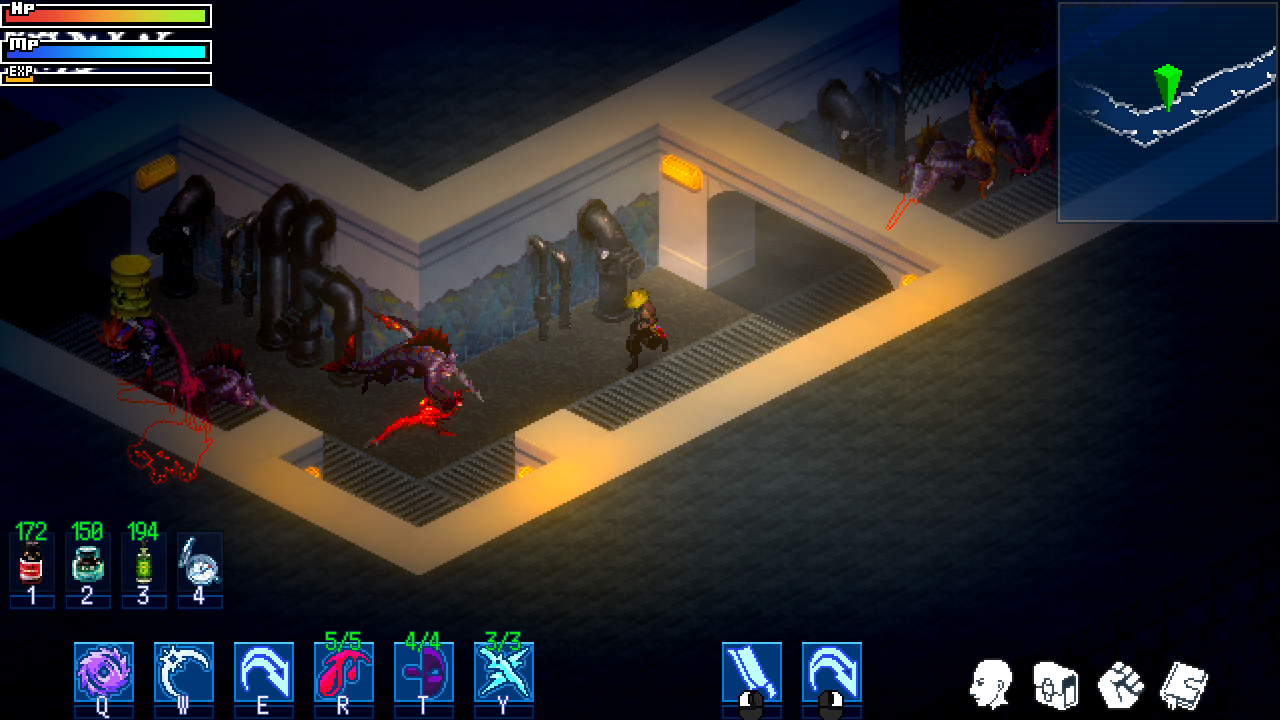The image size is (1280, 720).
Task: Use the teal jar item in slot 2
Action: (x=87, y=566)
